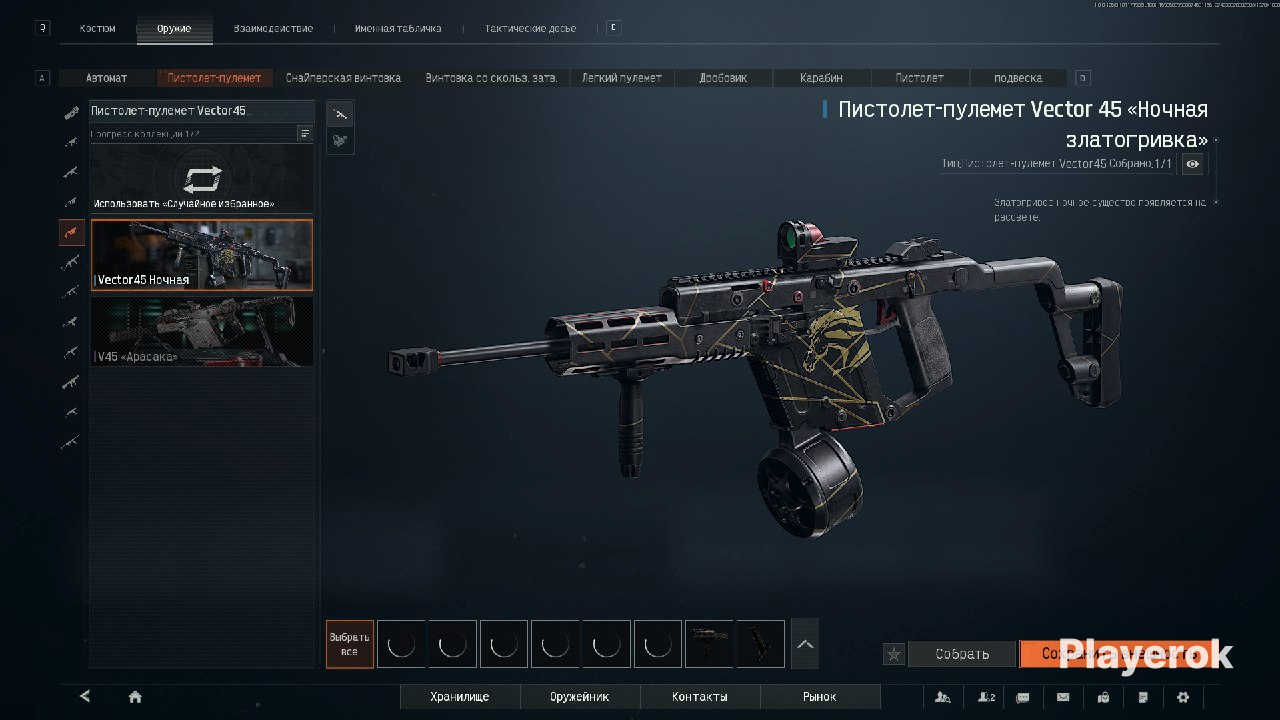The width and height of the screenshot is (1280, 720).
Task: Go to the Именная табличка tab
Action: (x=397, y=29)
